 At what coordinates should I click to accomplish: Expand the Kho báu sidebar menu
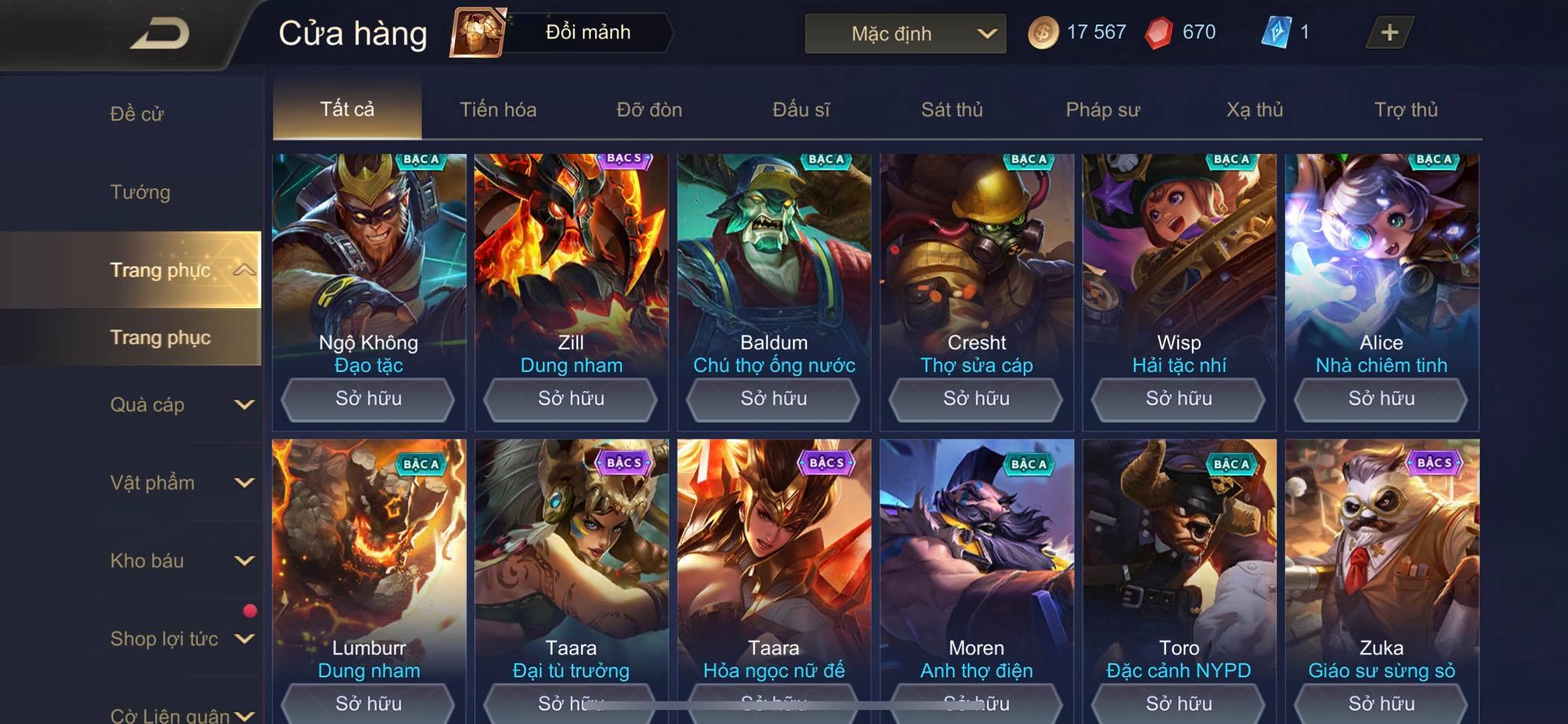pyautogui.click(x=181, y=561)
